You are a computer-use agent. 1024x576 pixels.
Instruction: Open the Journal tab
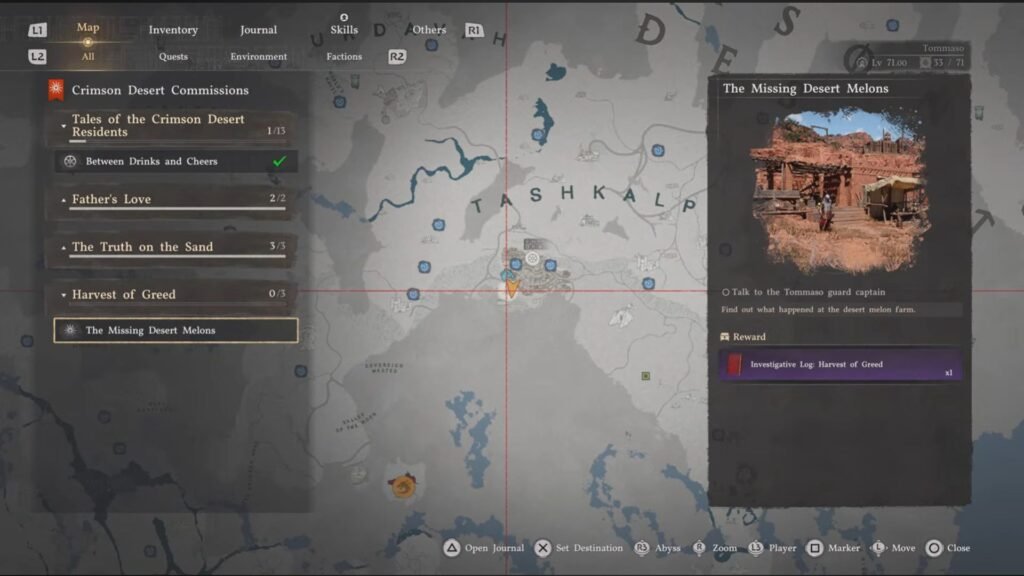click(x=258, y=30)
